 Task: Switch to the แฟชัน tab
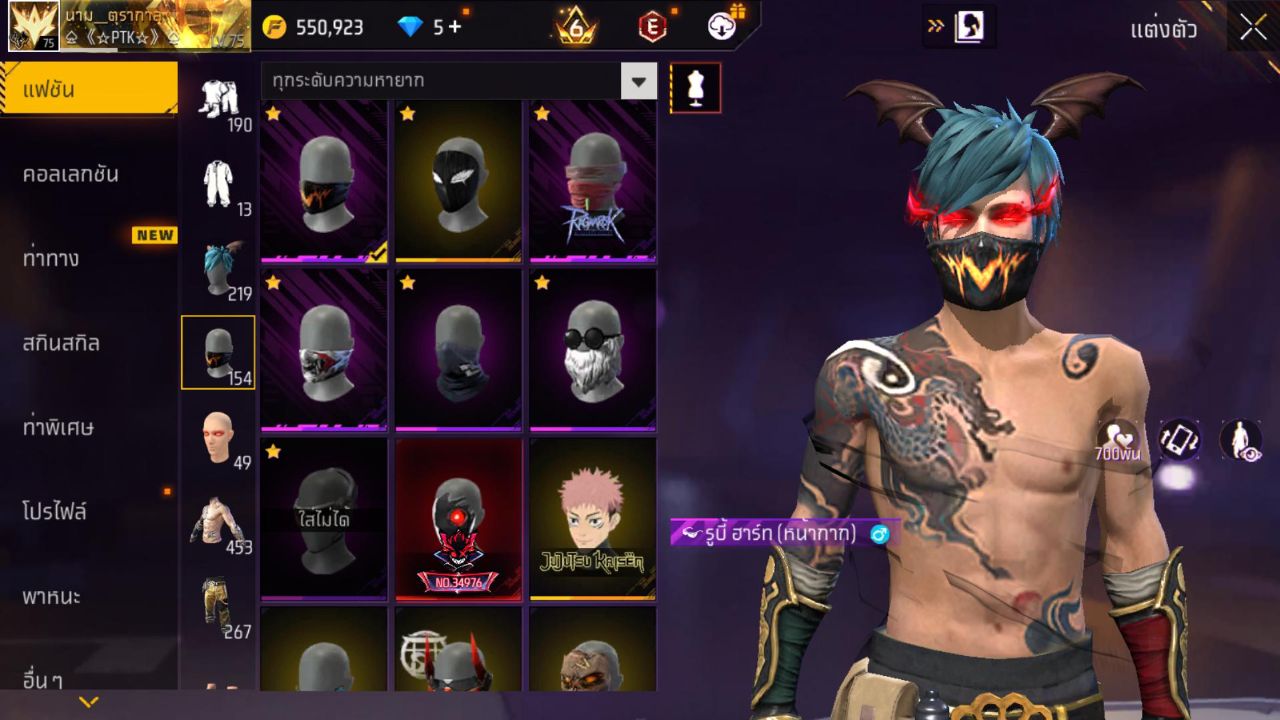(x=88, y=90)
